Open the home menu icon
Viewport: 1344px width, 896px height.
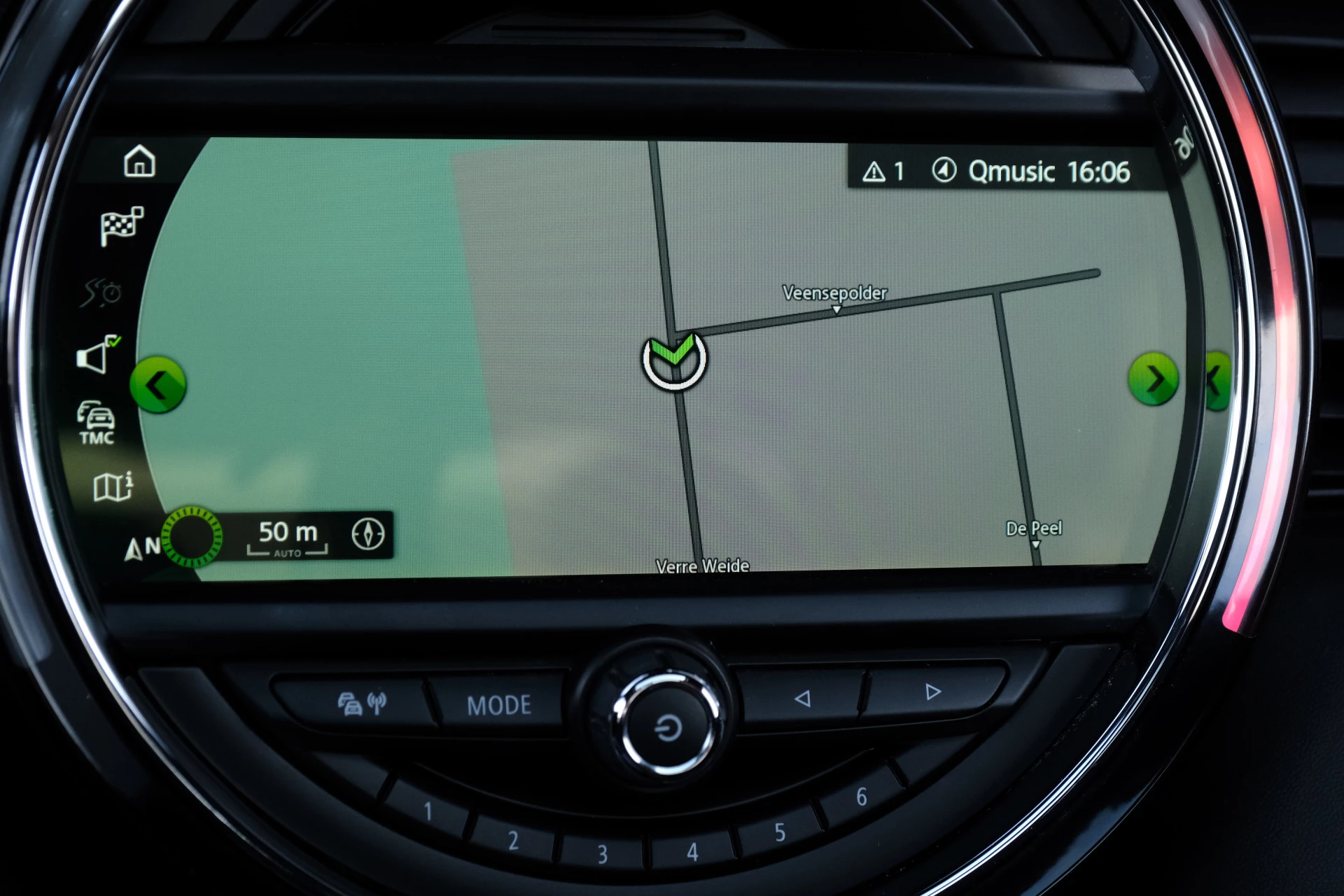pos(139,161)
